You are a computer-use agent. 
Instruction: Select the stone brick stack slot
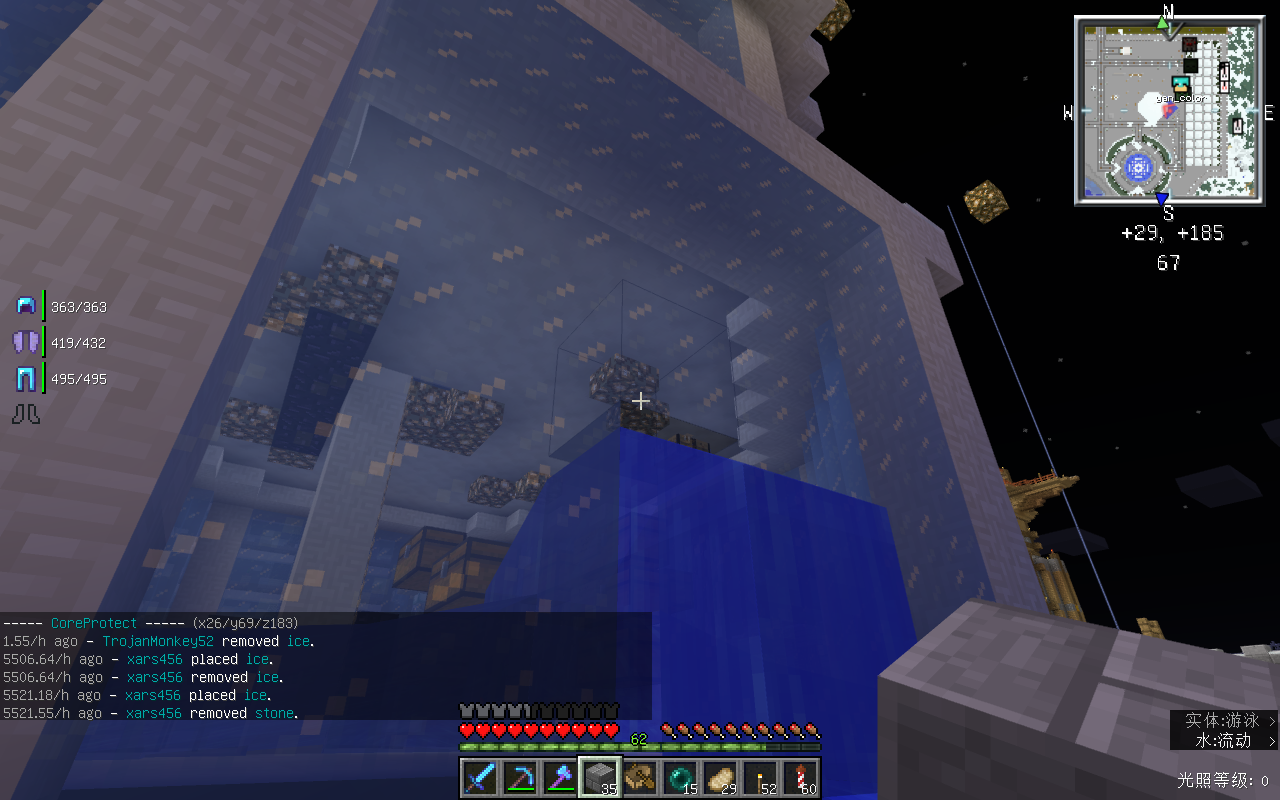click(600, 778)
